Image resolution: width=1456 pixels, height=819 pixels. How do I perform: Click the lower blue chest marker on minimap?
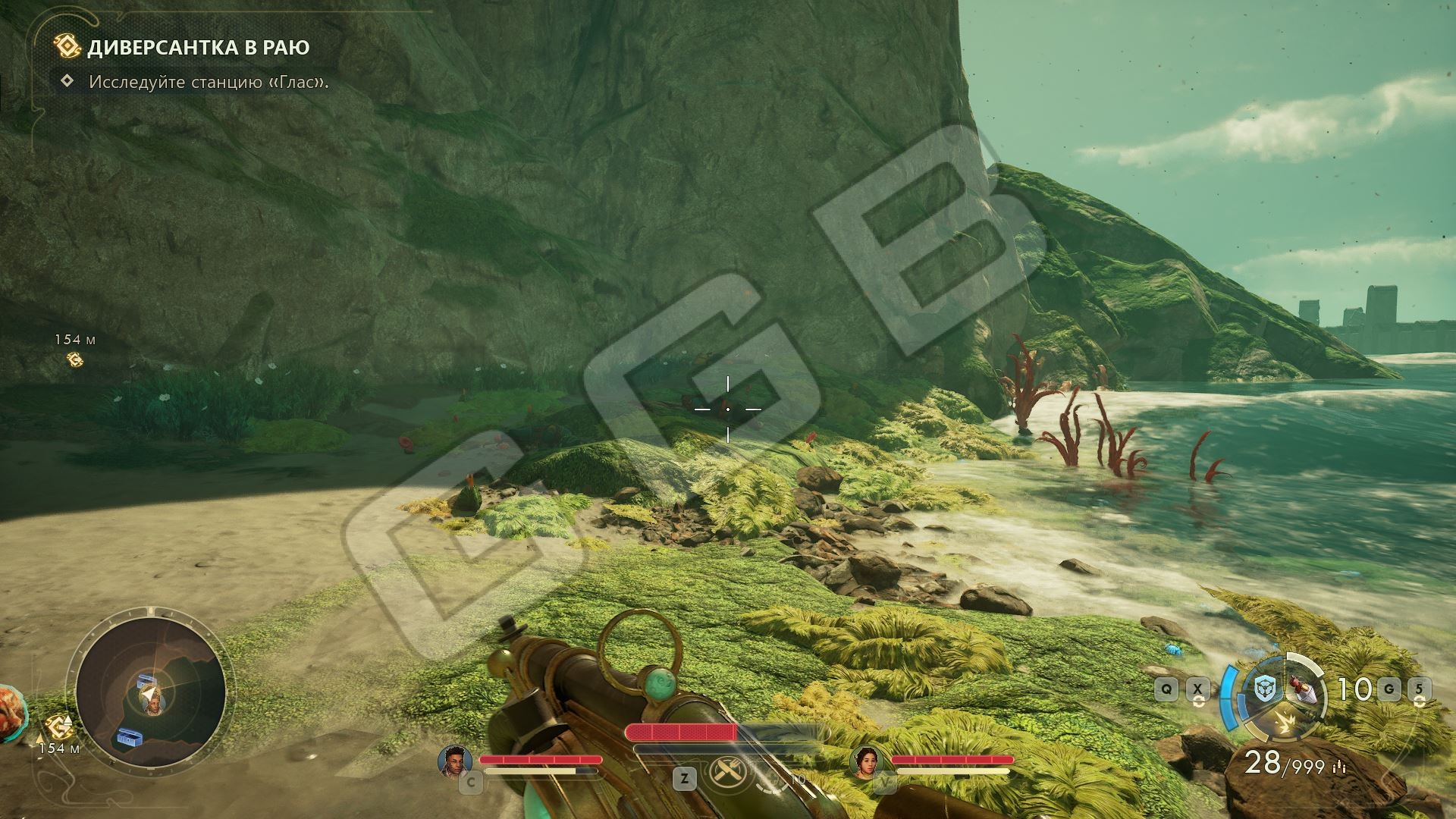coord(128,737)
